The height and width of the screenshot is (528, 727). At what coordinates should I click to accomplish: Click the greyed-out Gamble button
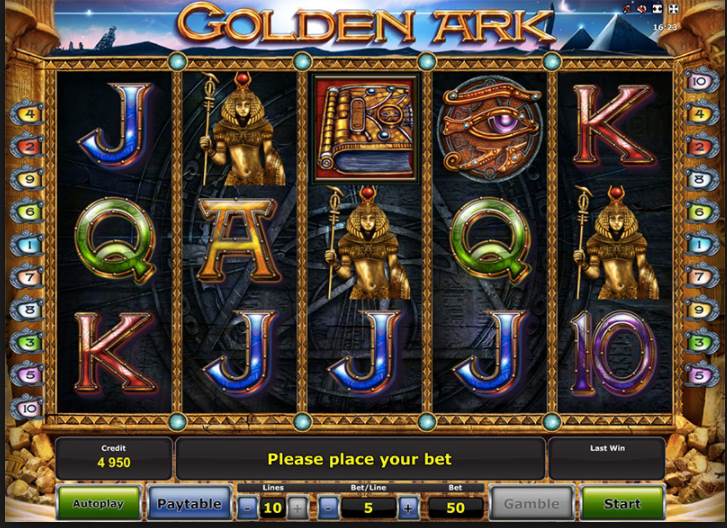coord(532,503)
